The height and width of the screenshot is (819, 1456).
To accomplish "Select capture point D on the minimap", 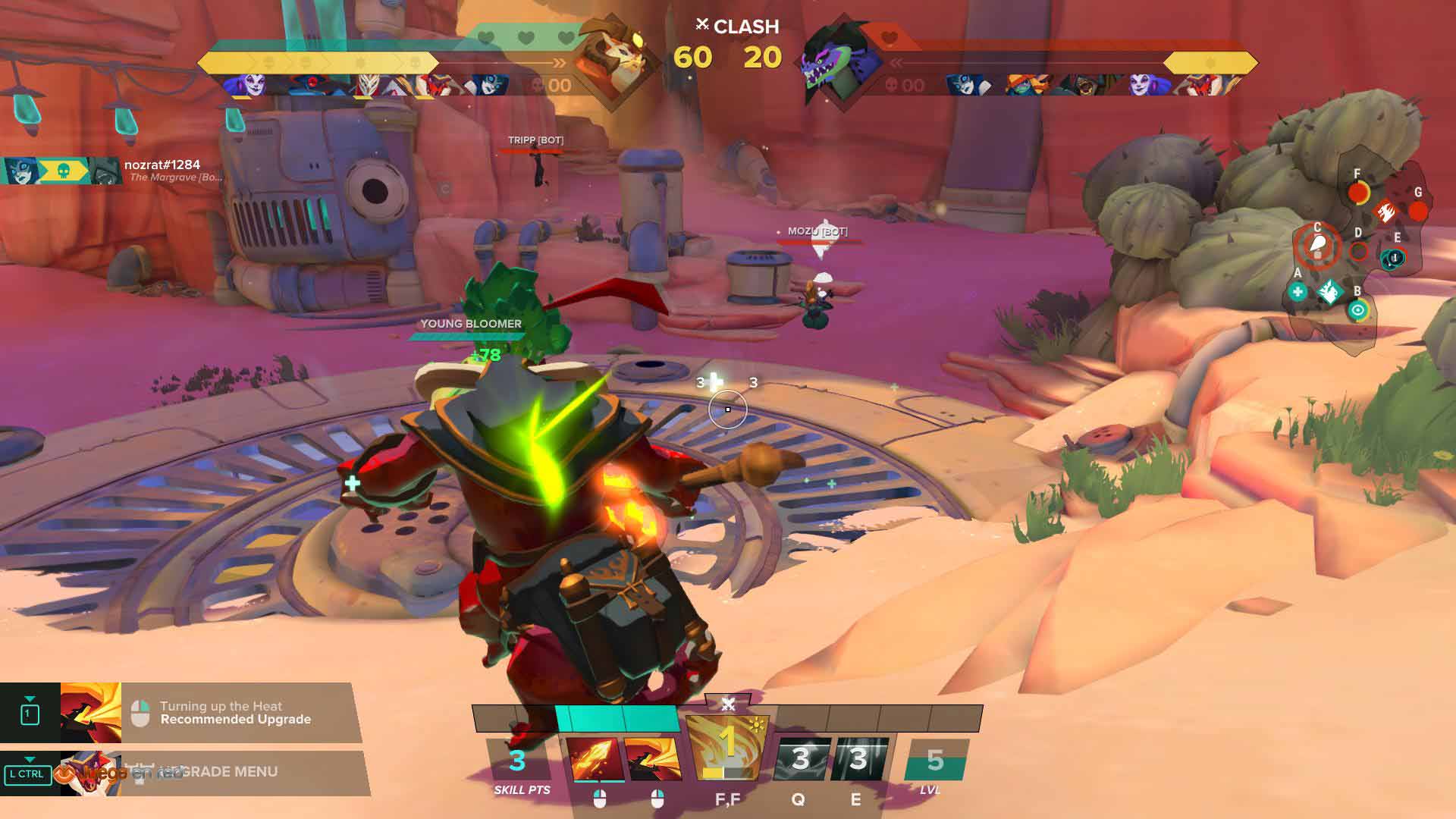I will (x=1358, y=250).
